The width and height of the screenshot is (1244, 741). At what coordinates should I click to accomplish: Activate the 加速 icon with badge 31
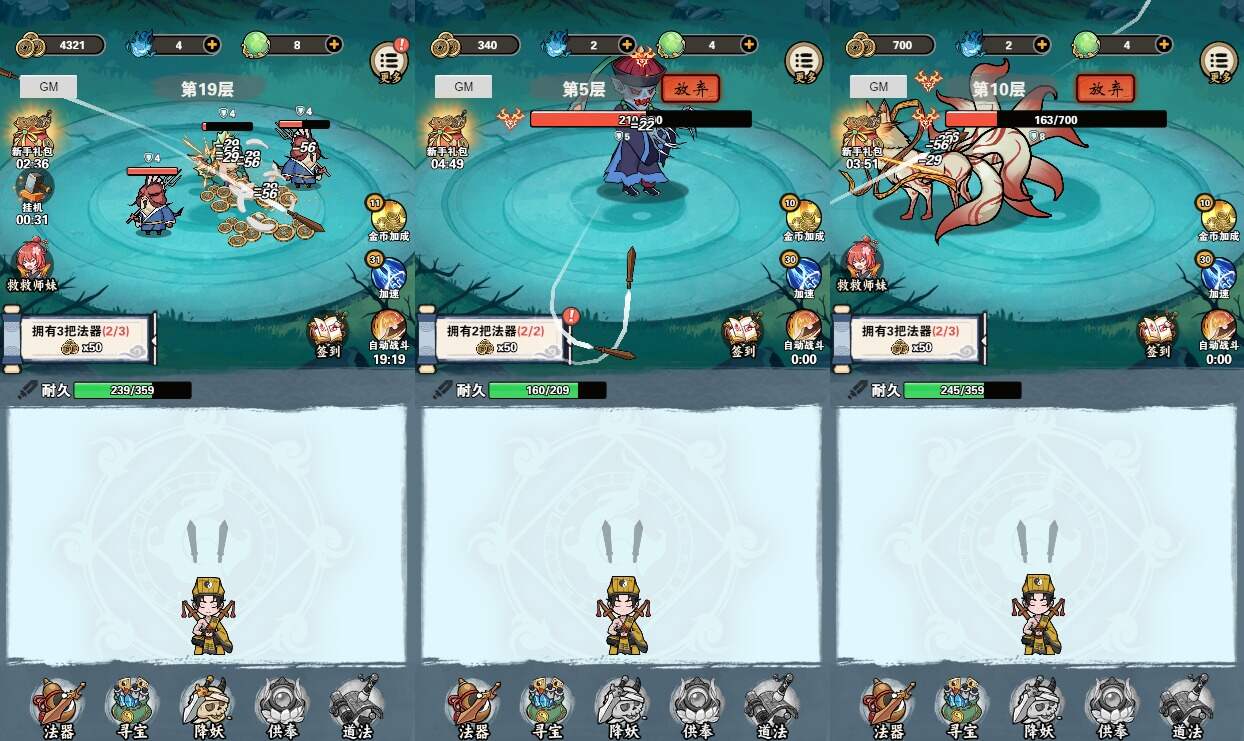point(388,273)
